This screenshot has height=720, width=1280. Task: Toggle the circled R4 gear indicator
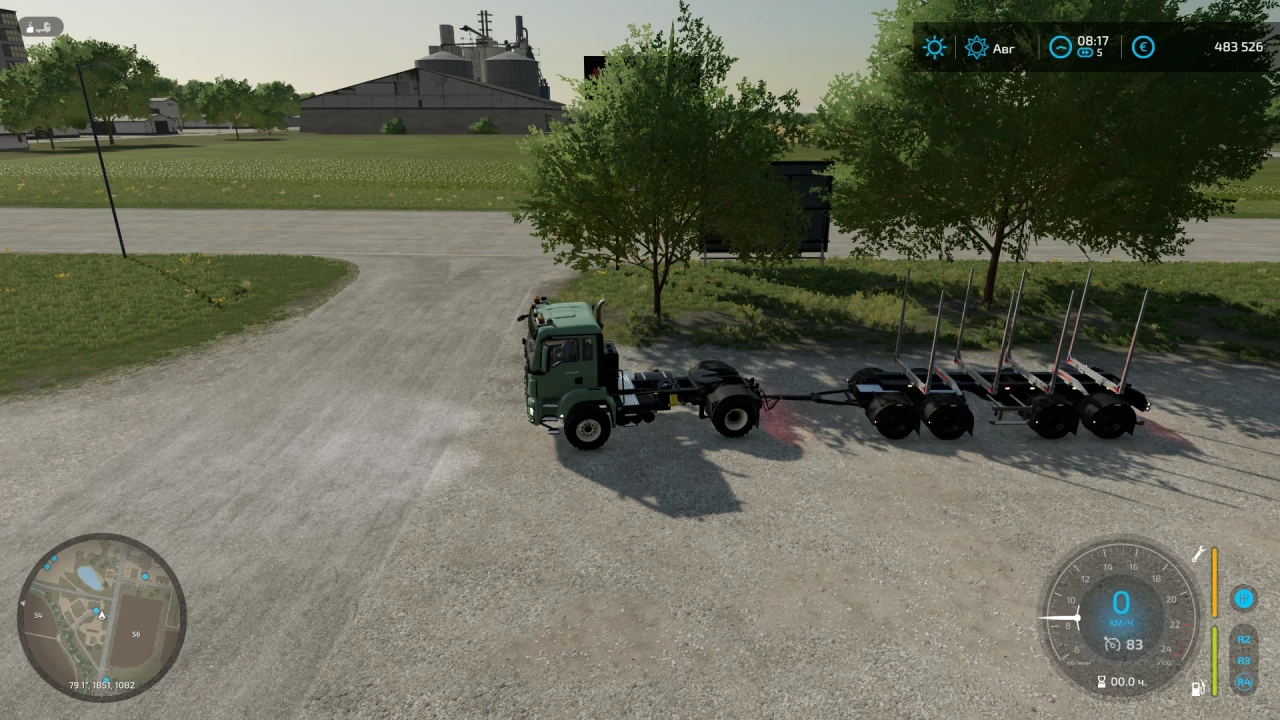tap(1244, 683)
